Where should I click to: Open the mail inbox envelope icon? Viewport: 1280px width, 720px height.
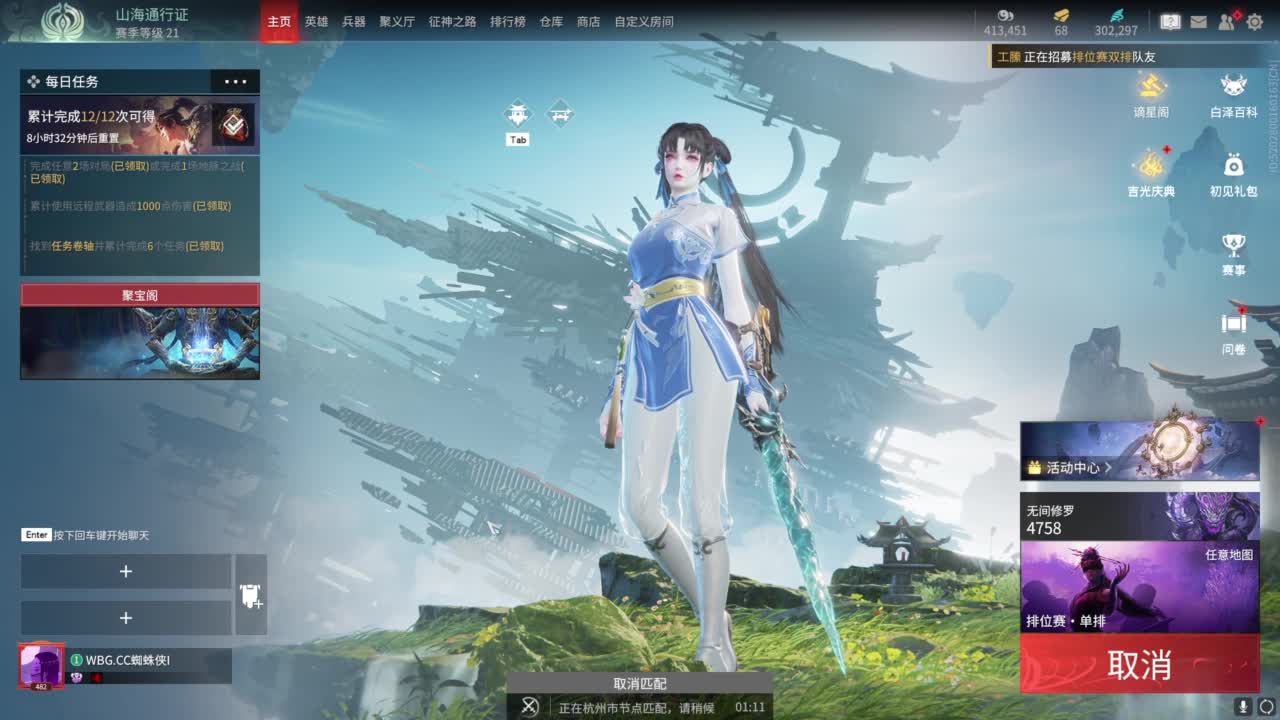1197,19
